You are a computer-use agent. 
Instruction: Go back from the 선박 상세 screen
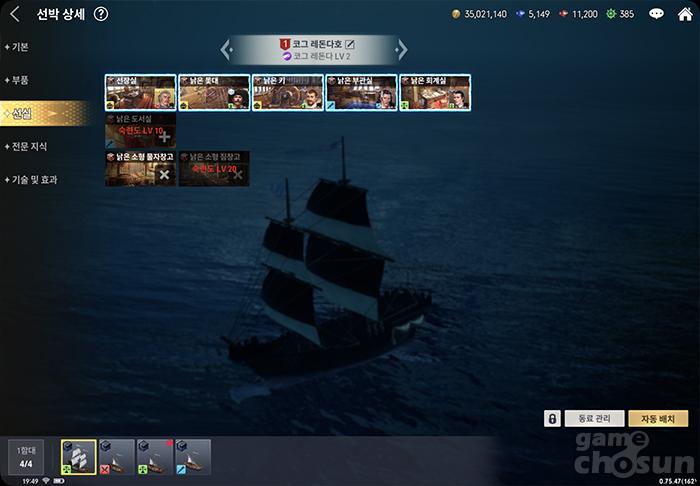pos(14,14)
